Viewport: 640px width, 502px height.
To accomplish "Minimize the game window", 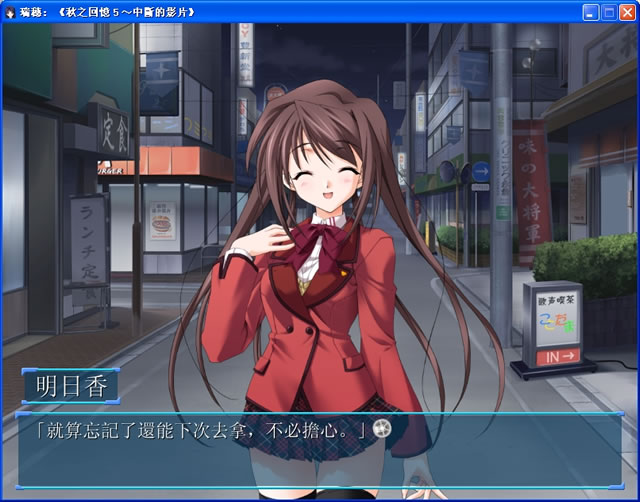I will (x=590, y=13).
